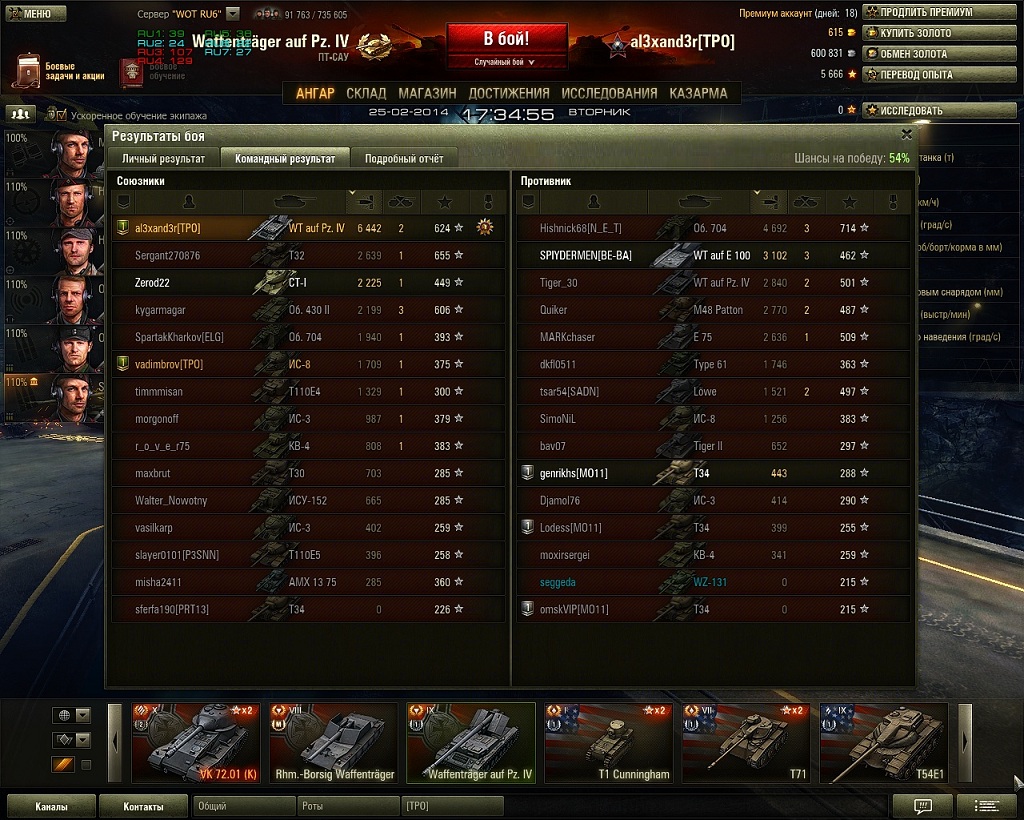Open the Контакты list
Image resolution: width=1024 pixels, height=820 pixels.
tap(143, 806)
